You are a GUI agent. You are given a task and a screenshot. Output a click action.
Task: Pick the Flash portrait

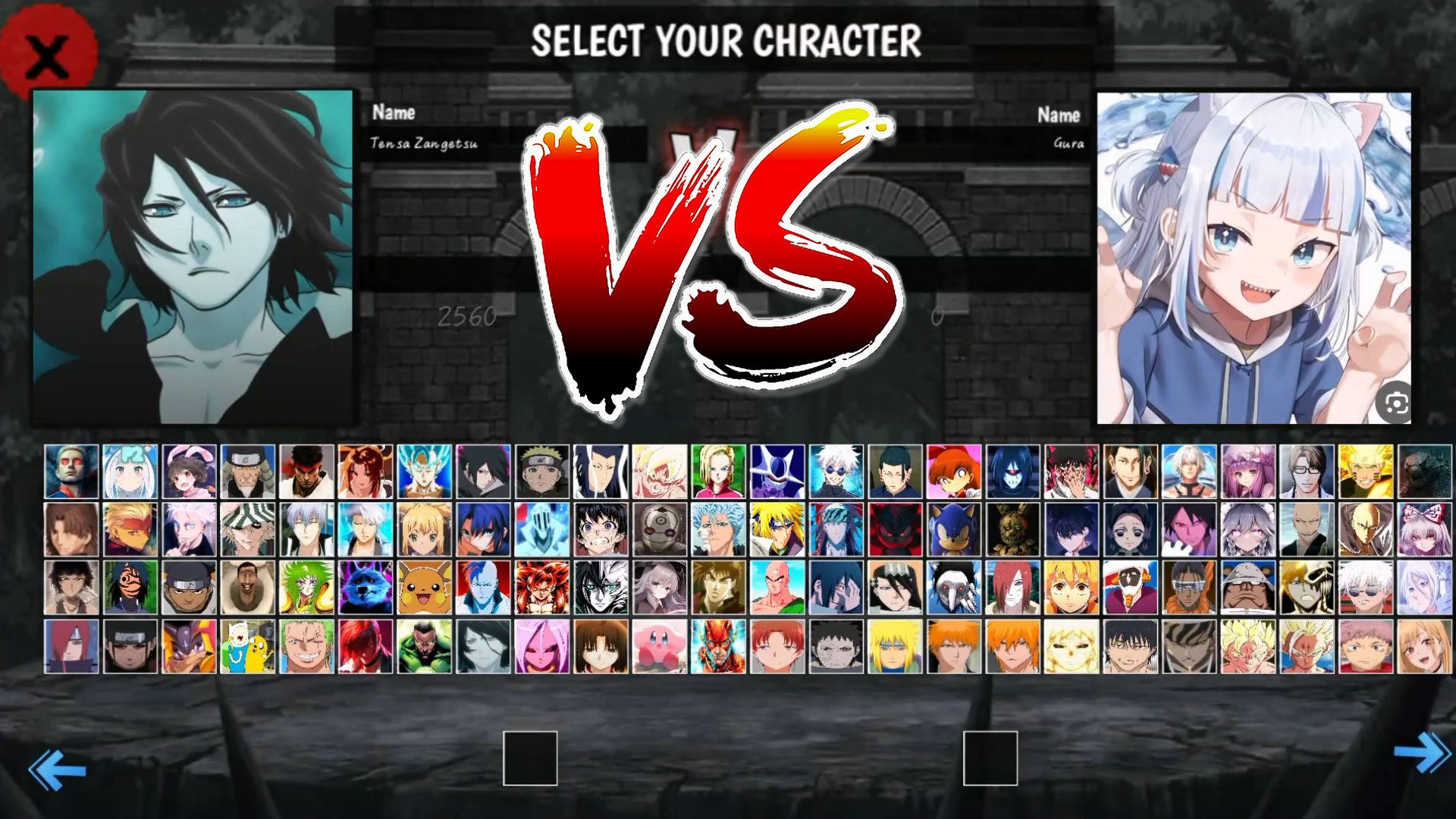click(x=718, y=647)
